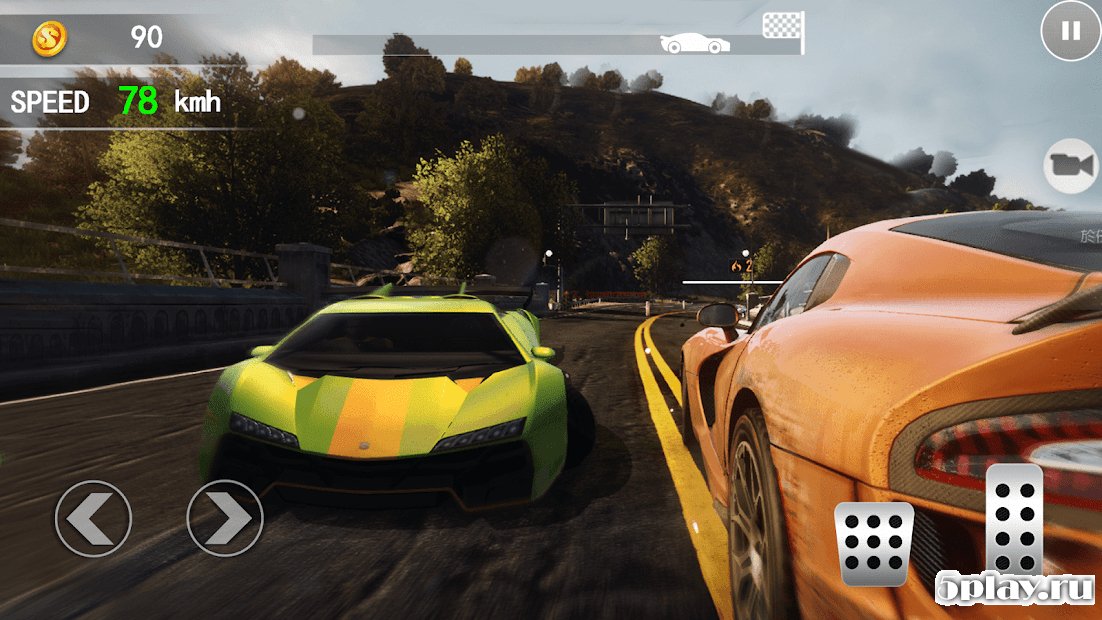Steer right with the right arrow
Viewport: 1102px width, 620px height.
coord(225,518)
